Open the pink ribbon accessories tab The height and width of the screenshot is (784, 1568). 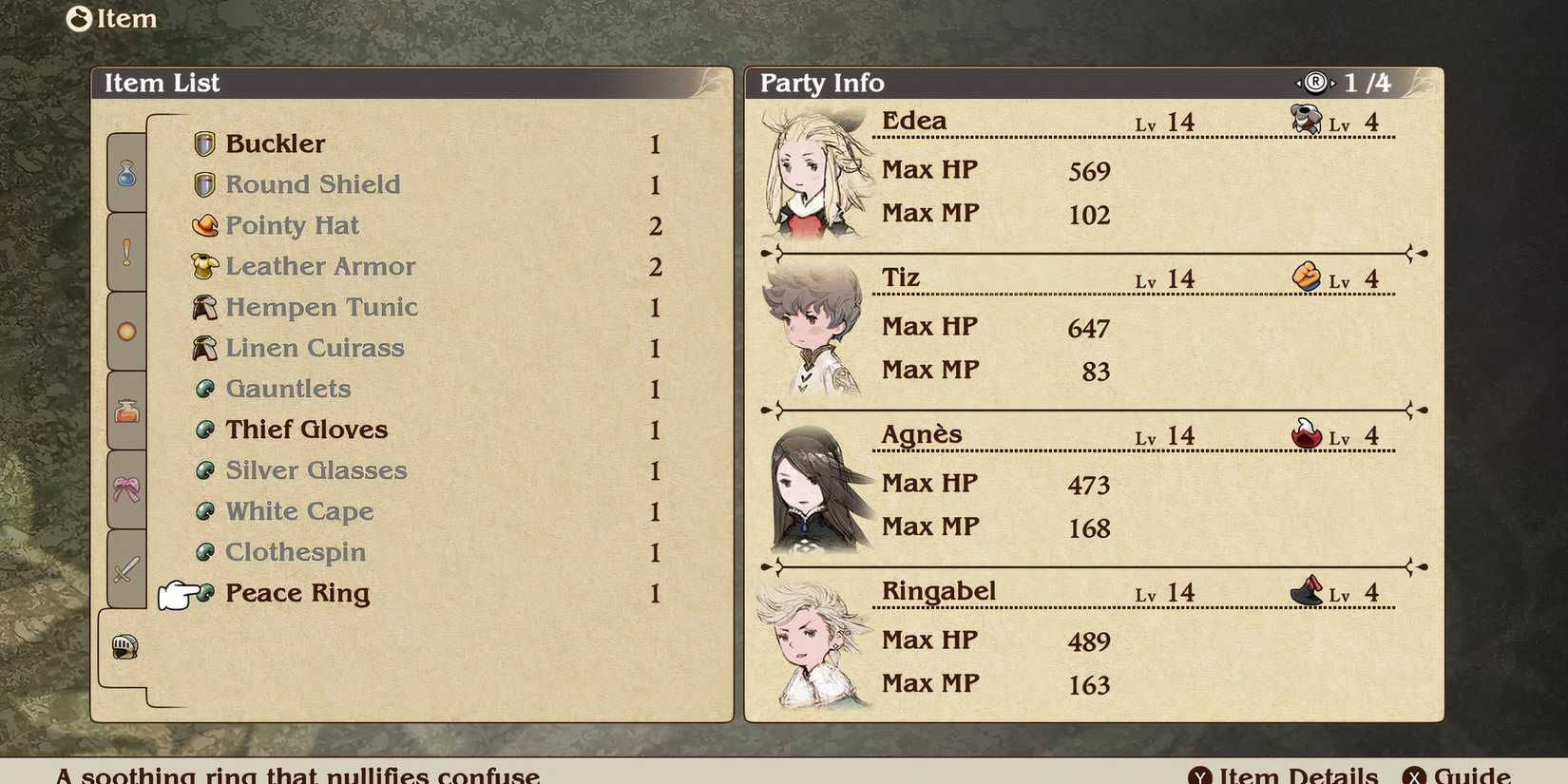coord(126,485)
